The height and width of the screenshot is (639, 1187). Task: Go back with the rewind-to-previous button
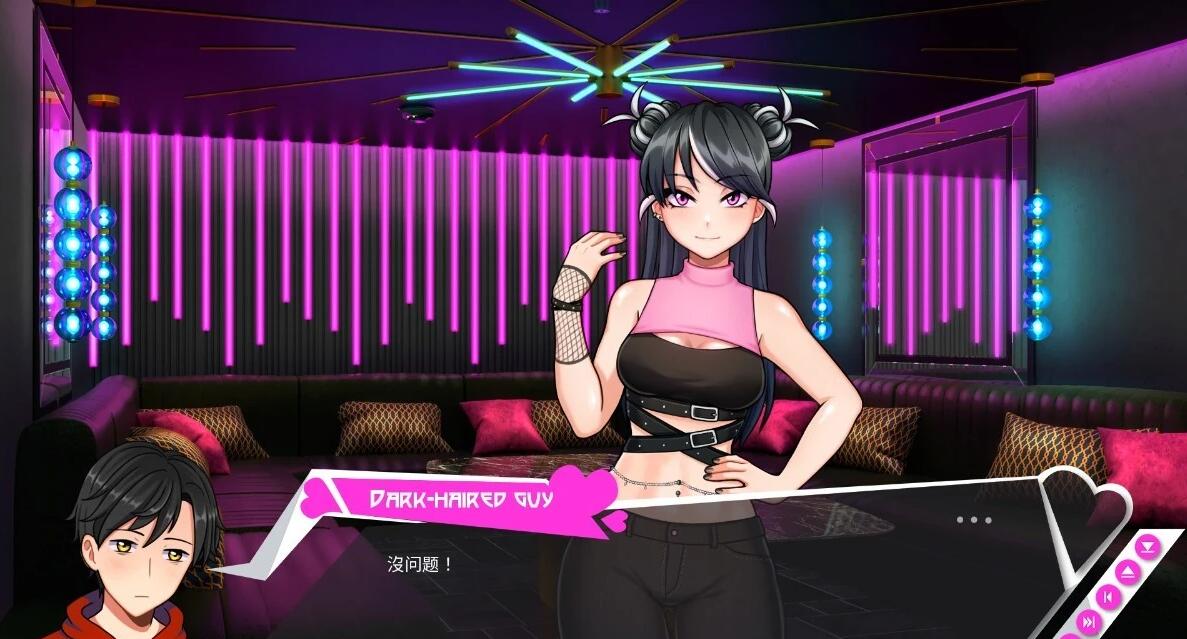click(x=1107, y=597)
